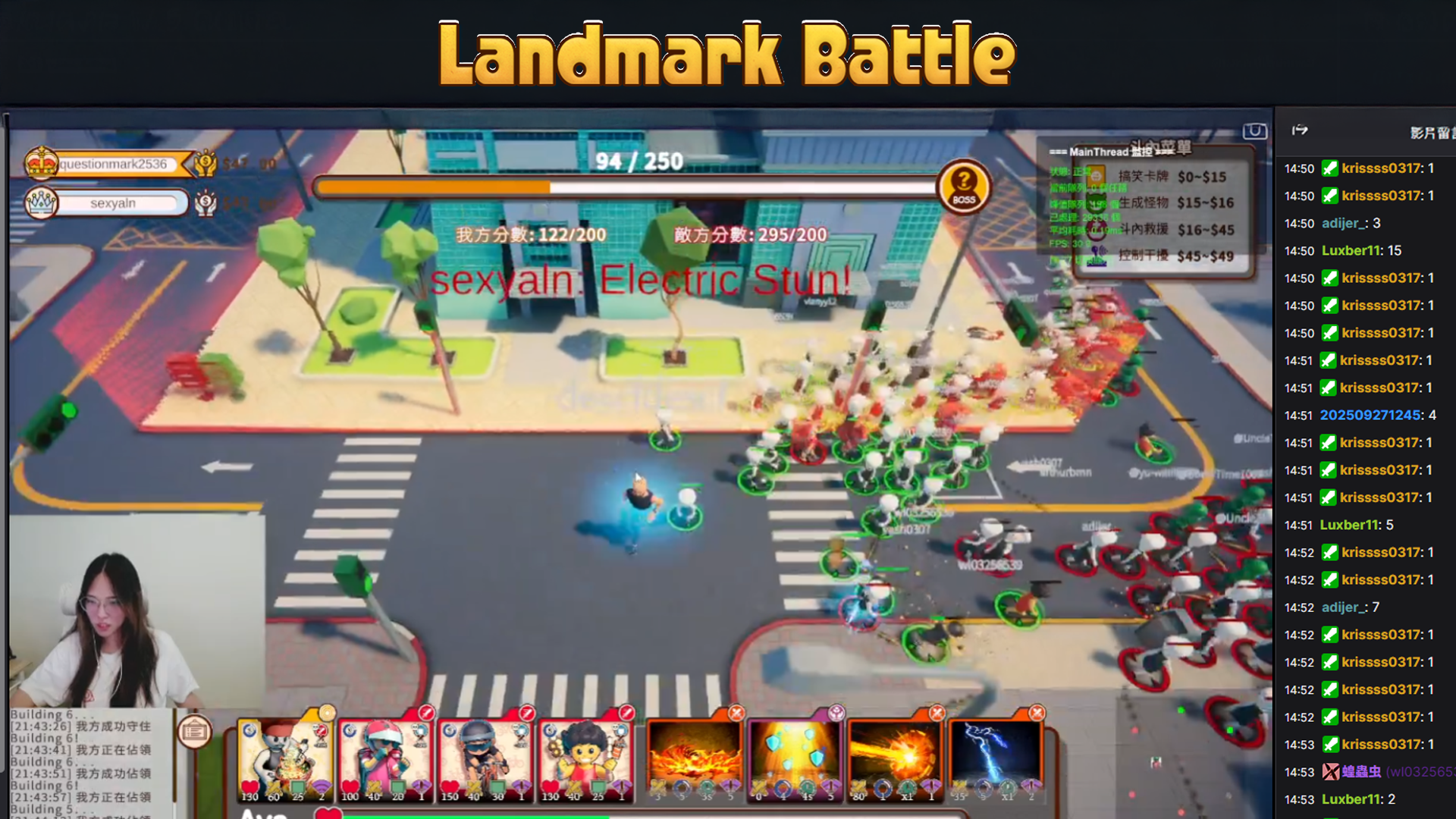1456x819 pixels.
Task: Select the pink helmet delivery rider card
Action: pos(385,759)
